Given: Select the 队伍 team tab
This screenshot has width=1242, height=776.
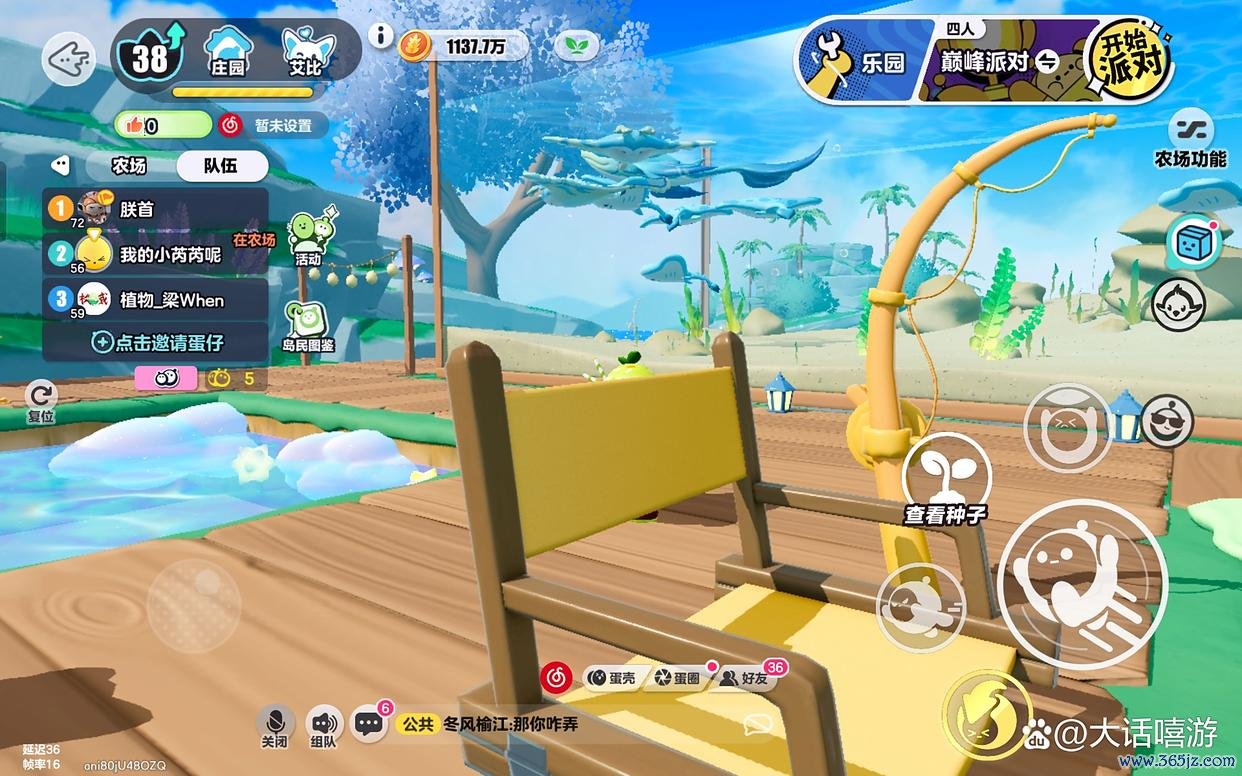Looking at the screenshot, I should [221, 166].
